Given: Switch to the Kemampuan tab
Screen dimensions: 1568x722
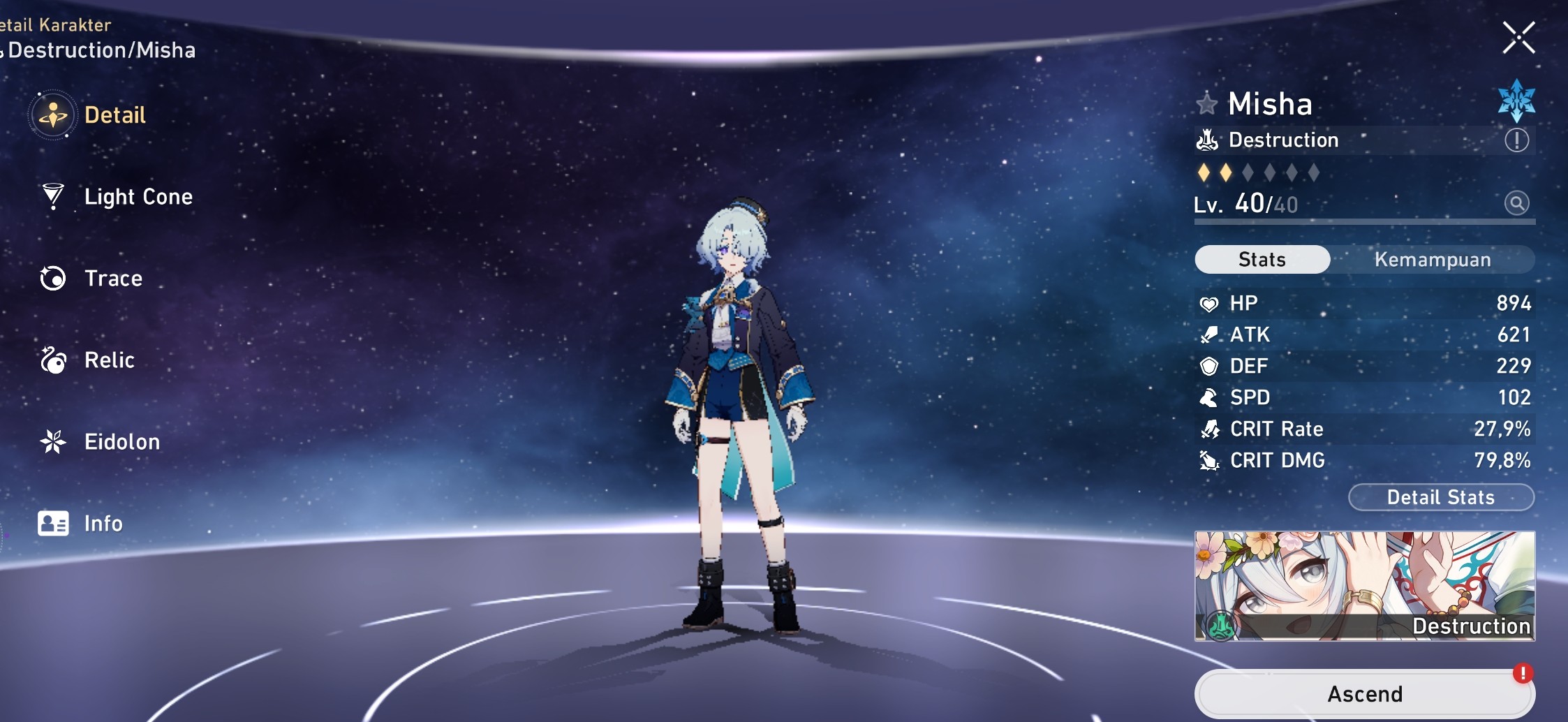Looking at the screenshot, I should tap(1432, 259).
